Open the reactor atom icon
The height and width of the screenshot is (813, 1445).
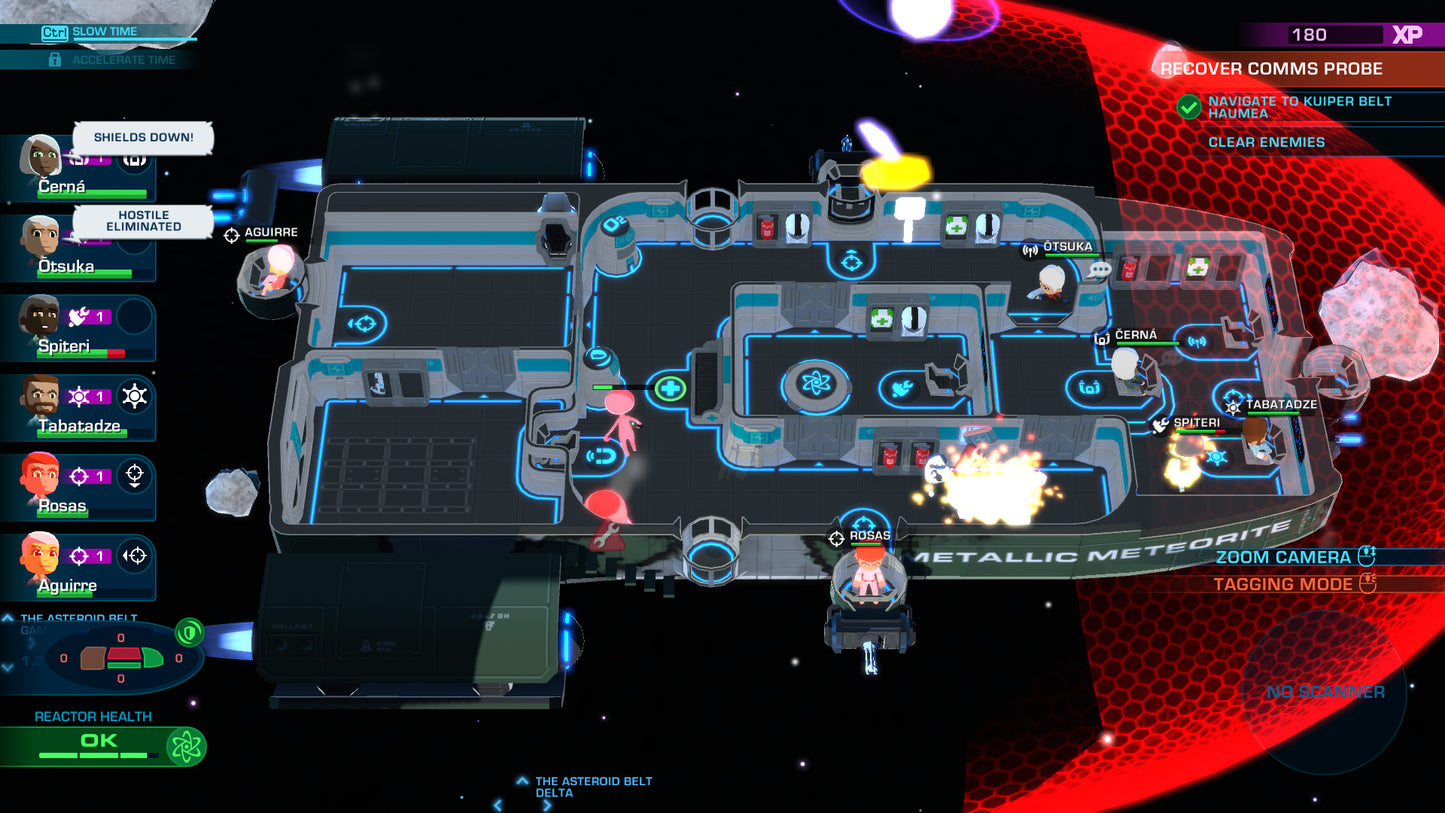pyautogui.click(x=186, y=746)
